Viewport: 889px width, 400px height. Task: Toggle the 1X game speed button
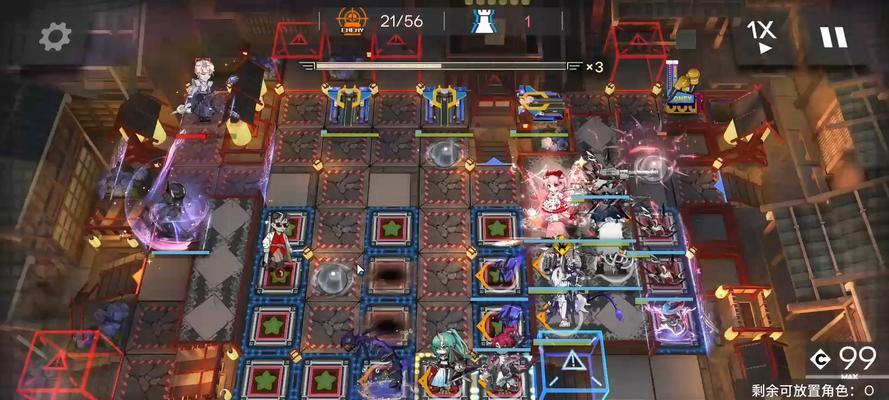[765, 37]
